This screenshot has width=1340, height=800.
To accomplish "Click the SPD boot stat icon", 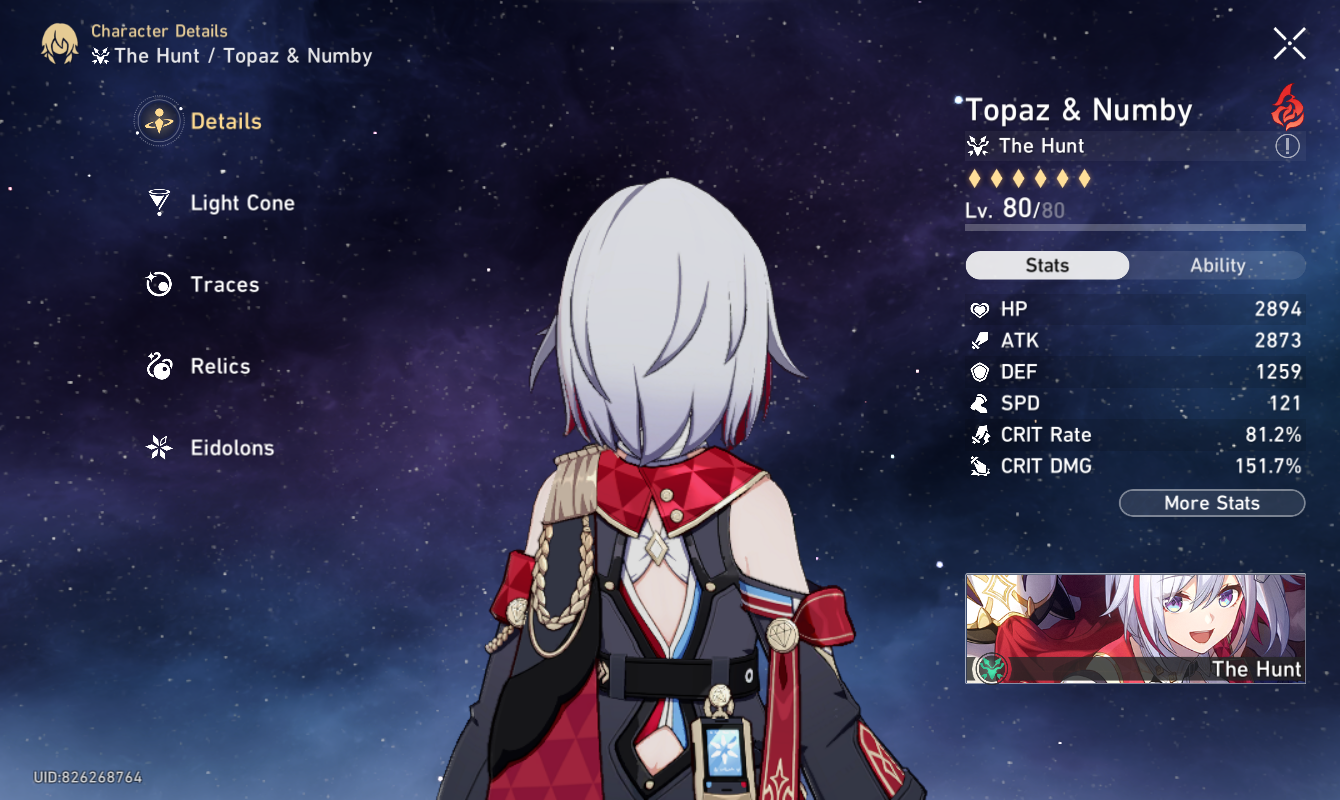I will click(979, 403).
